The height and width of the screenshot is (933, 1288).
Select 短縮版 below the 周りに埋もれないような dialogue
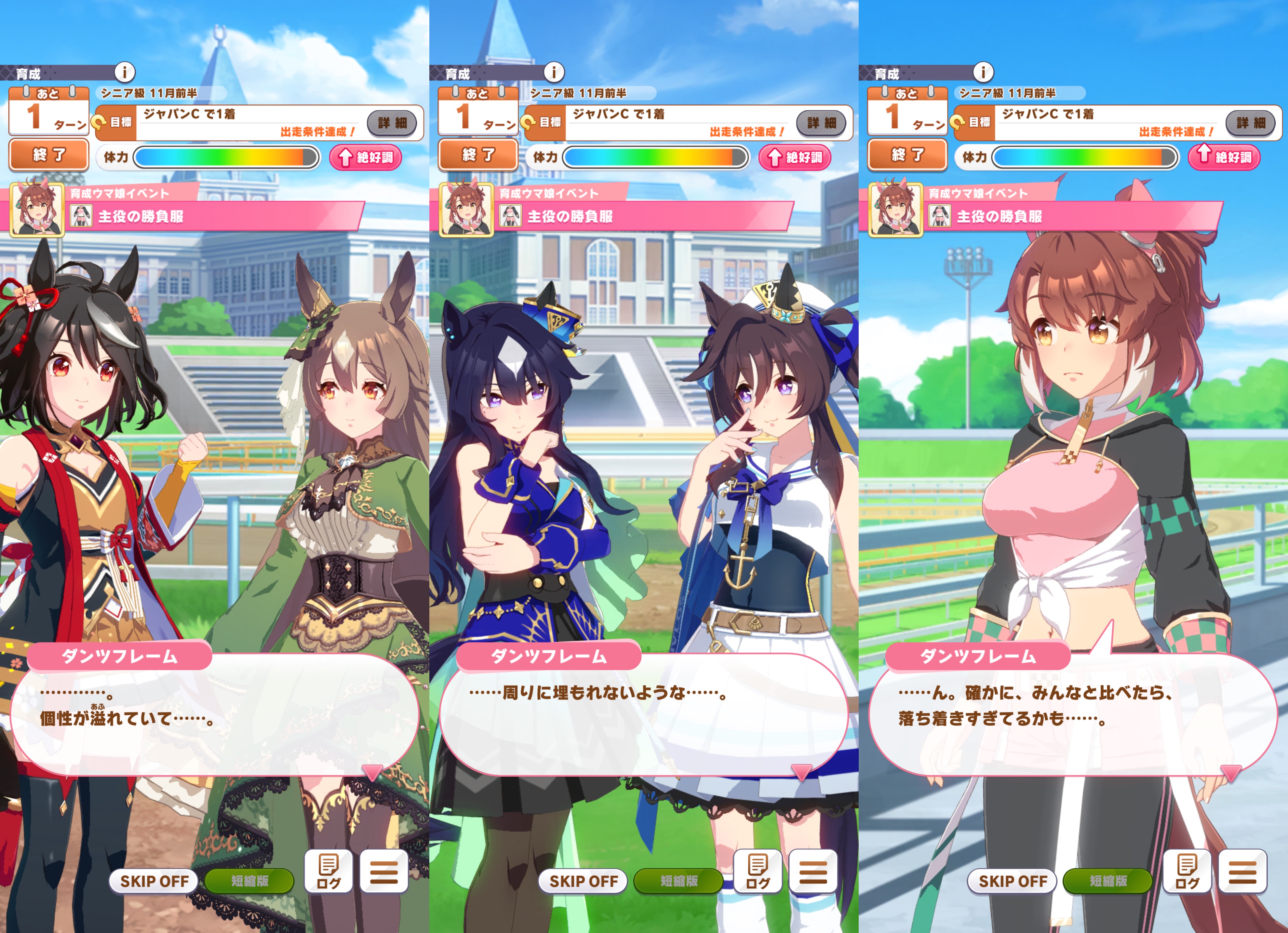click(679, 881)
